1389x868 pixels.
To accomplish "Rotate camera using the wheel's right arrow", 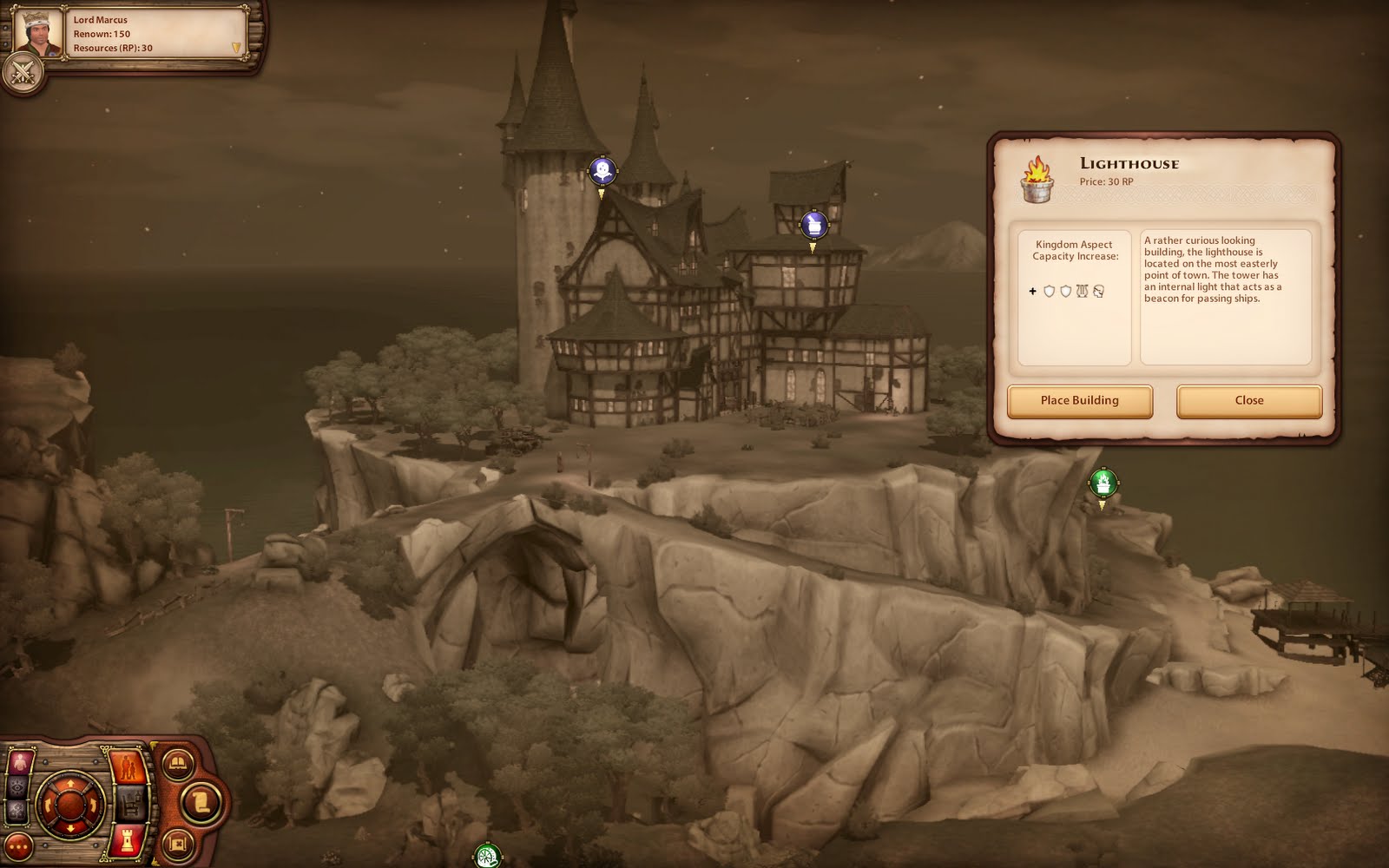I will [x=93, y=805].
